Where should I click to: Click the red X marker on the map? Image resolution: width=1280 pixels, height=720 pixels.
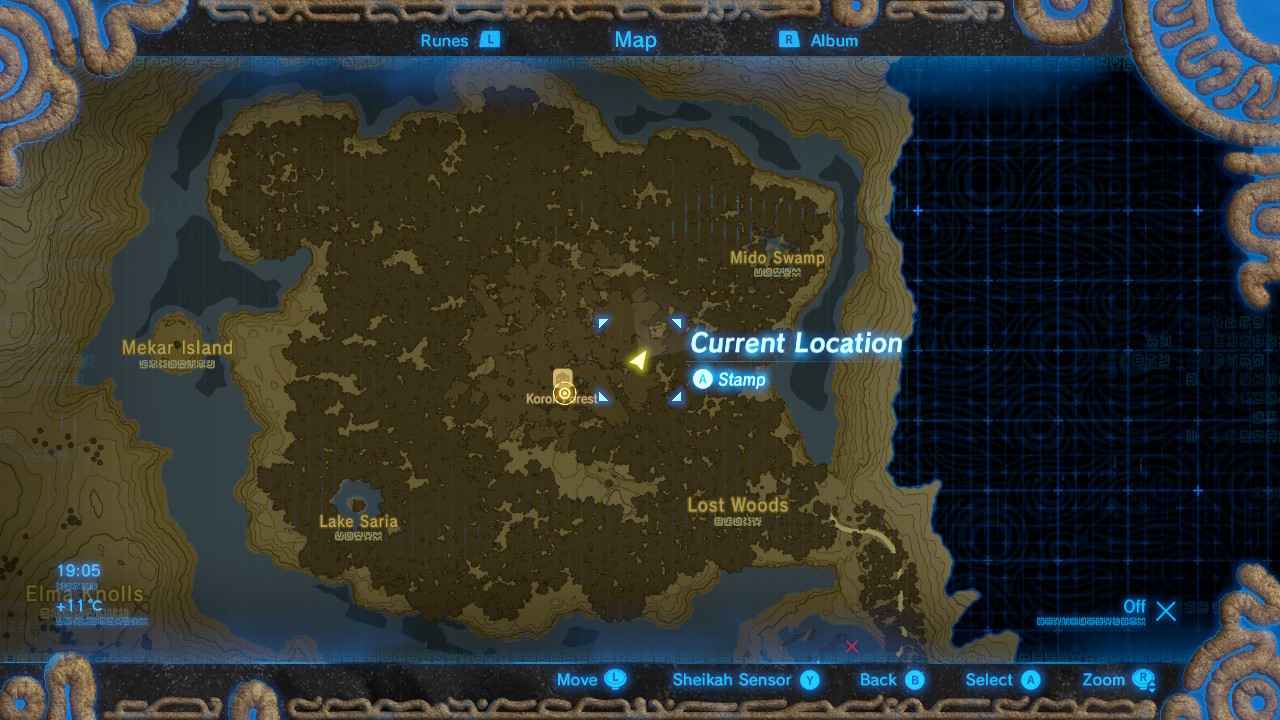tap(851, 647)
